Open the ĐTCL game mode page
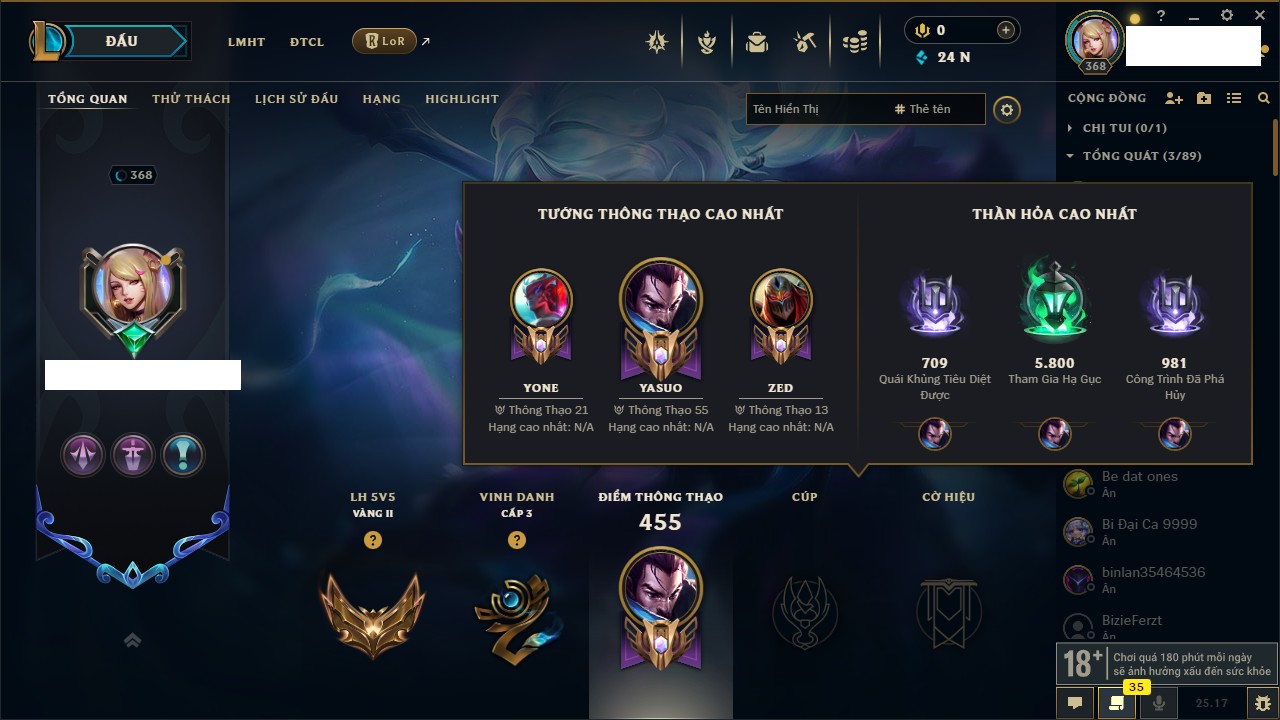The height and width of the screenshot is (720, 1280). [x=307, y=42]
